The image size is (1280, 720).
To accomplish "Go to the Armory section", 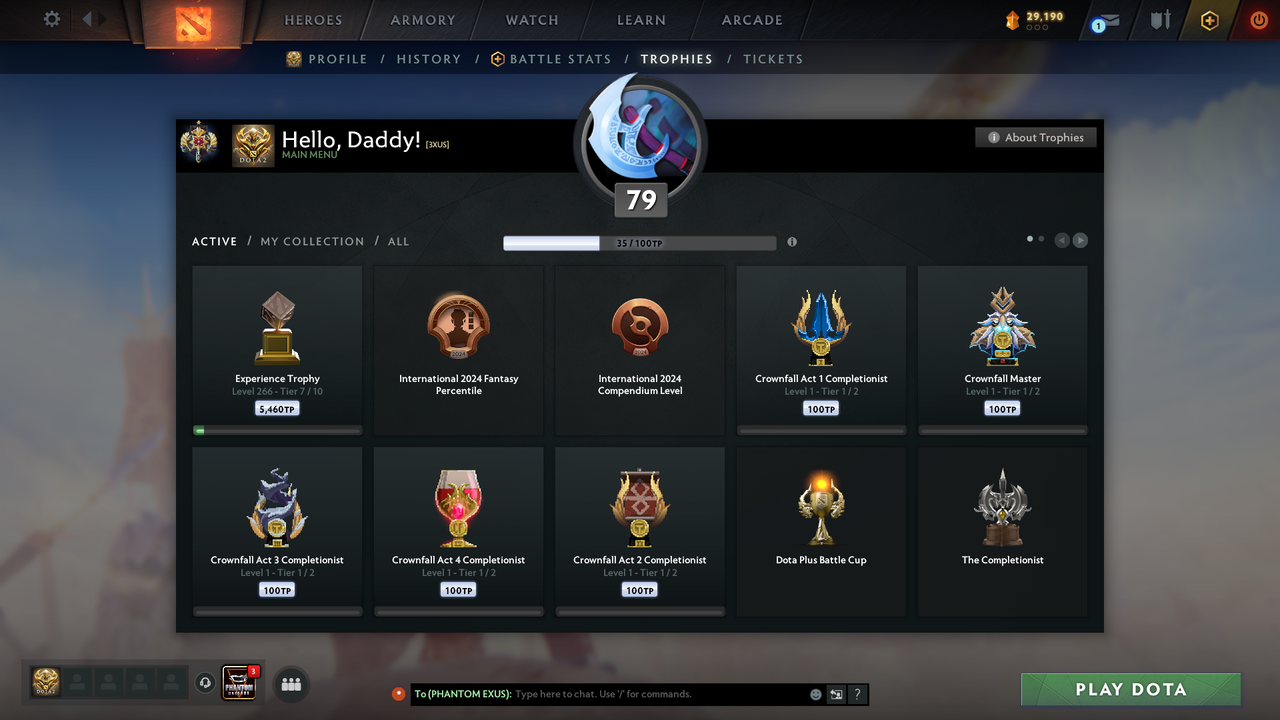I will point(423,20).
